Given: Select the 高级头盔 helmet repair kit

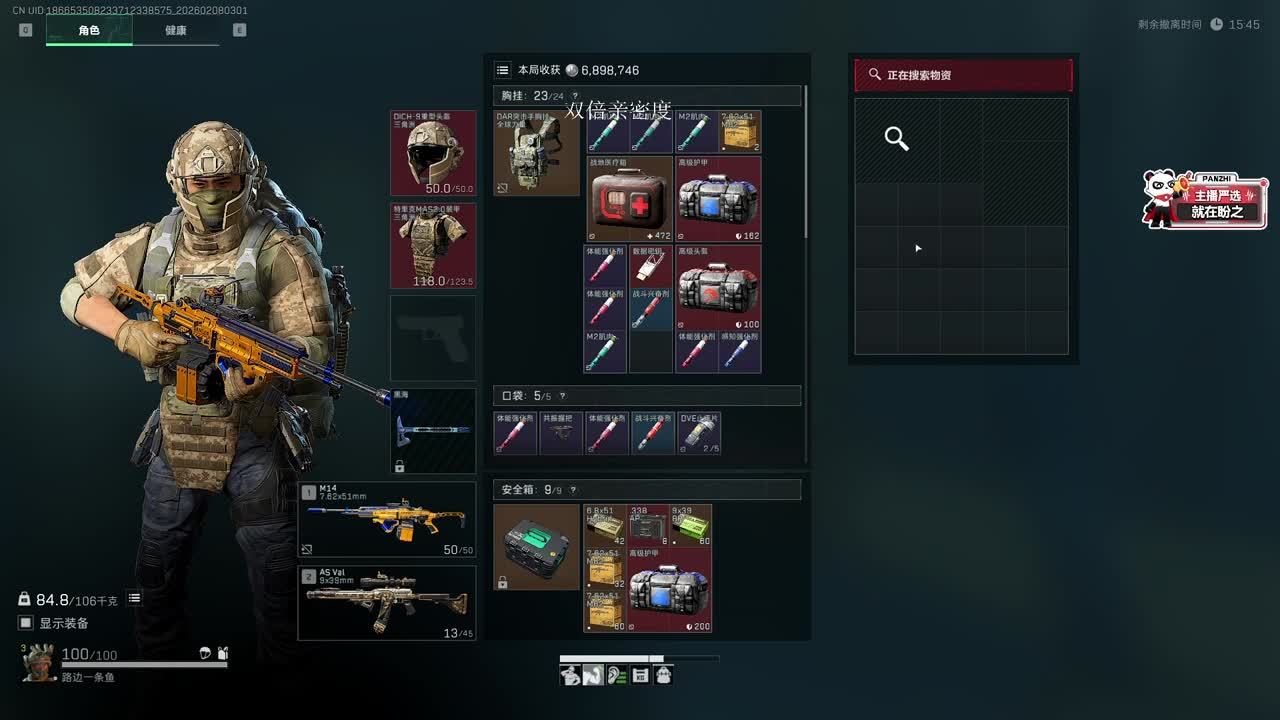Looking at the screenshot, I should 718,287.
